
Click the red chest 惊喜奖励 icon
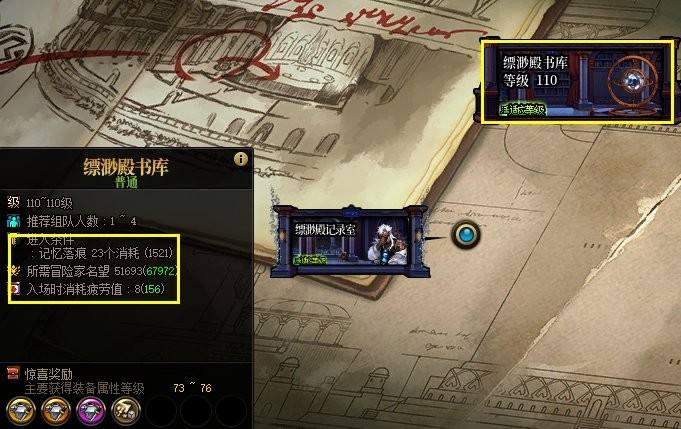click(x=12, y=374)
